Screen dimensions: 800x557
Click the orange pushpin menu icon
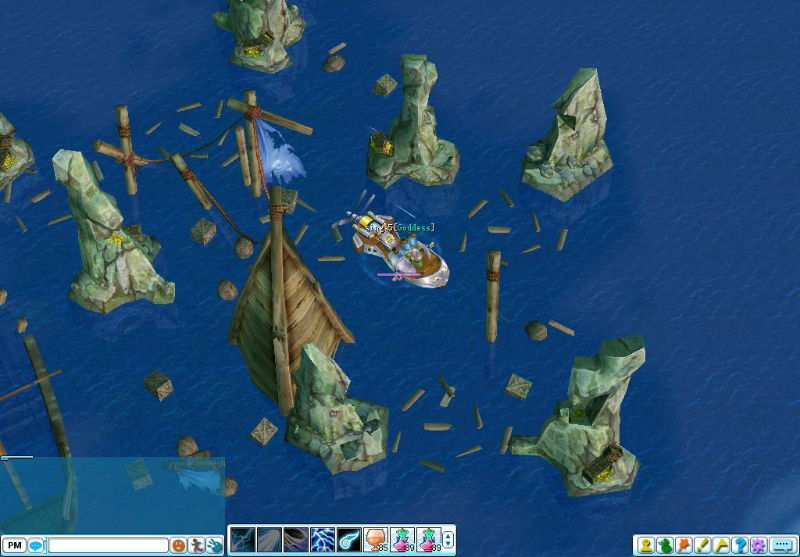click(684, 545)
